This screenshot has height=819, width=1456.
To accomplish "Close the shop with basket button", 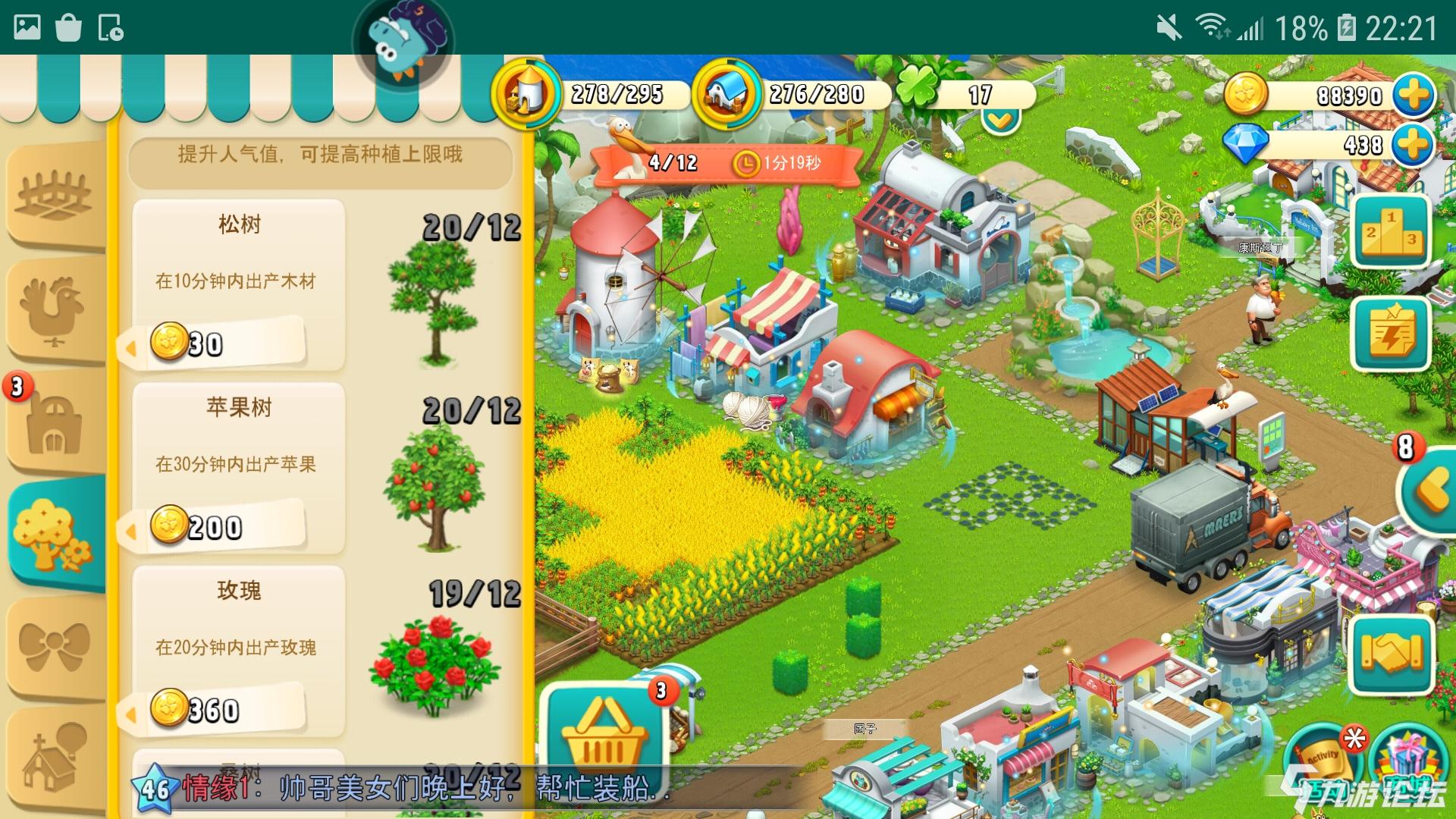I will tap(603, 730).
